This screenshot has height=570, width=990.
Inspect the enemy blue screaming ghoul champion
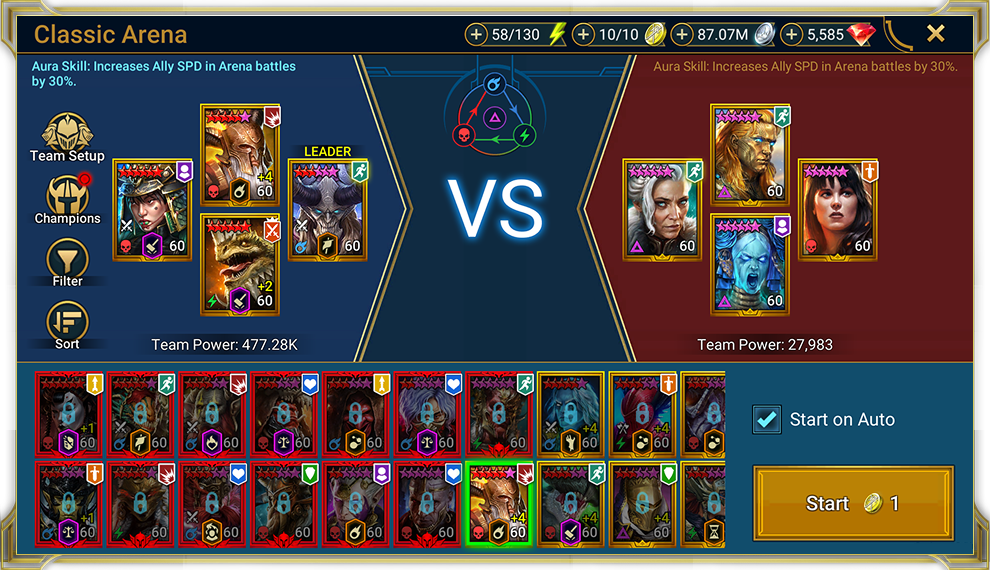(749, 264)
